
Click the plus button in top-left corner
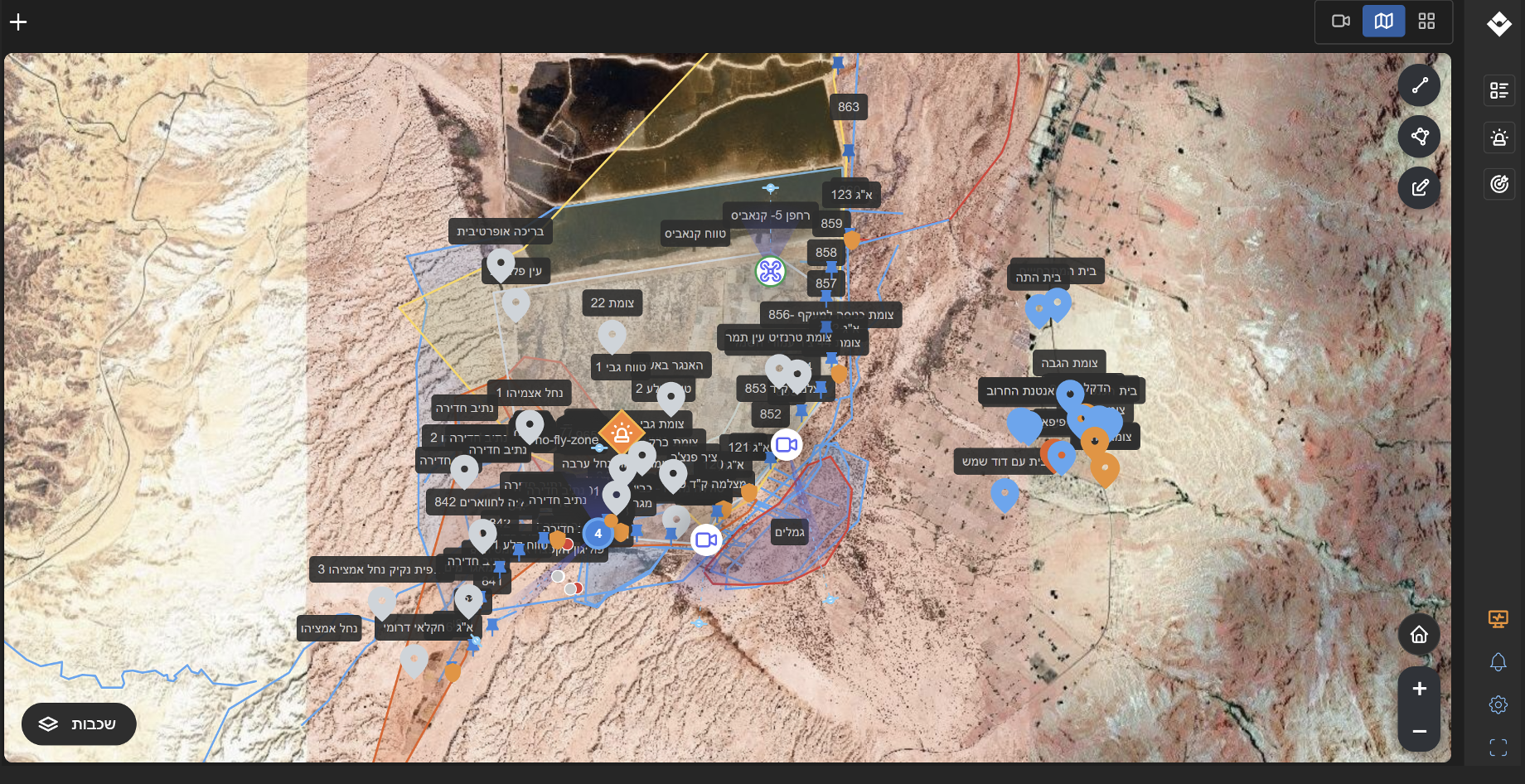pyautogui.click(x=18, y=22)
